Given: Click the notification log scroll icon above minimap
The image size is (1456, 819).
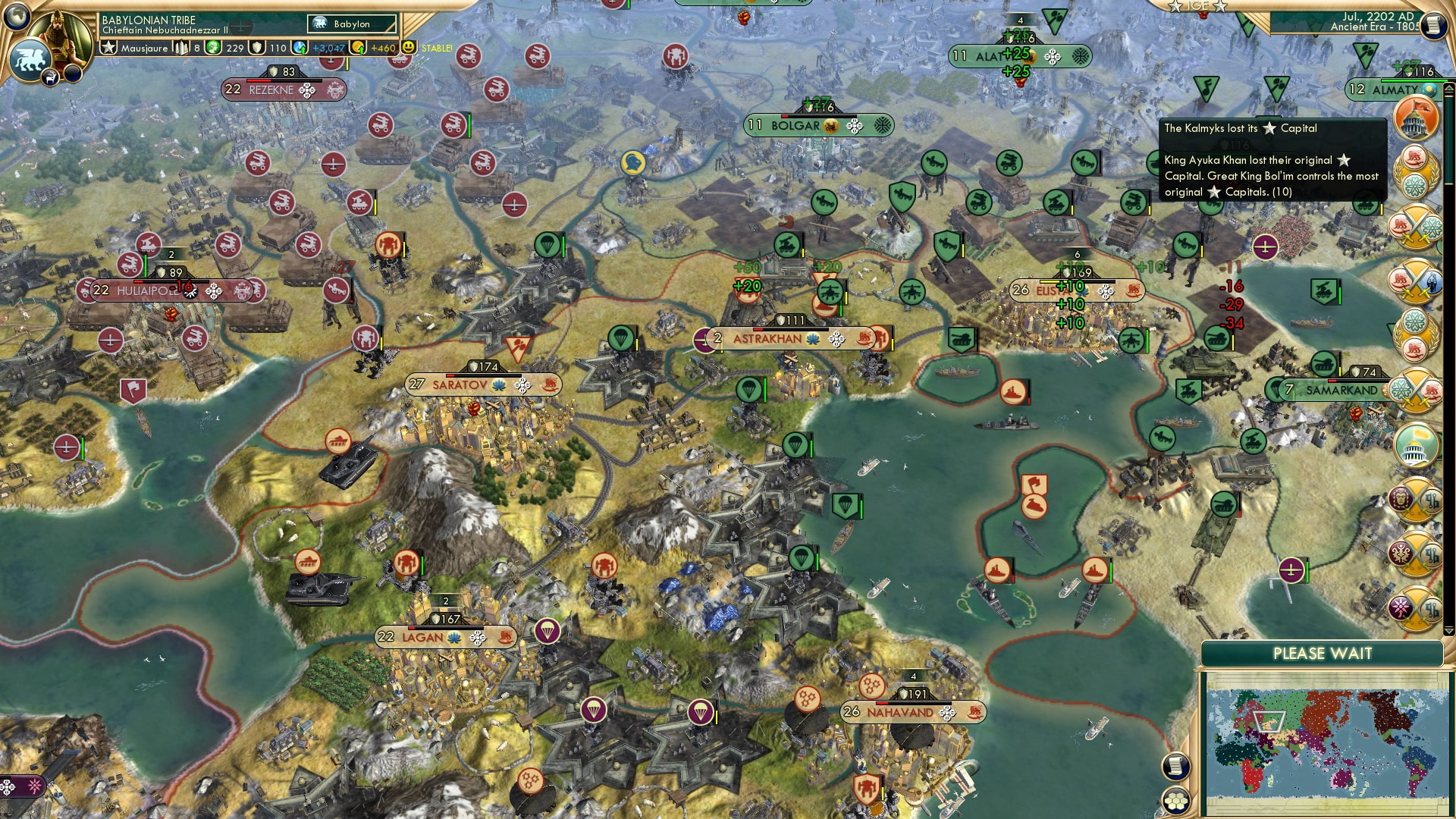Looking at the screenshot, I should 1175,767.
